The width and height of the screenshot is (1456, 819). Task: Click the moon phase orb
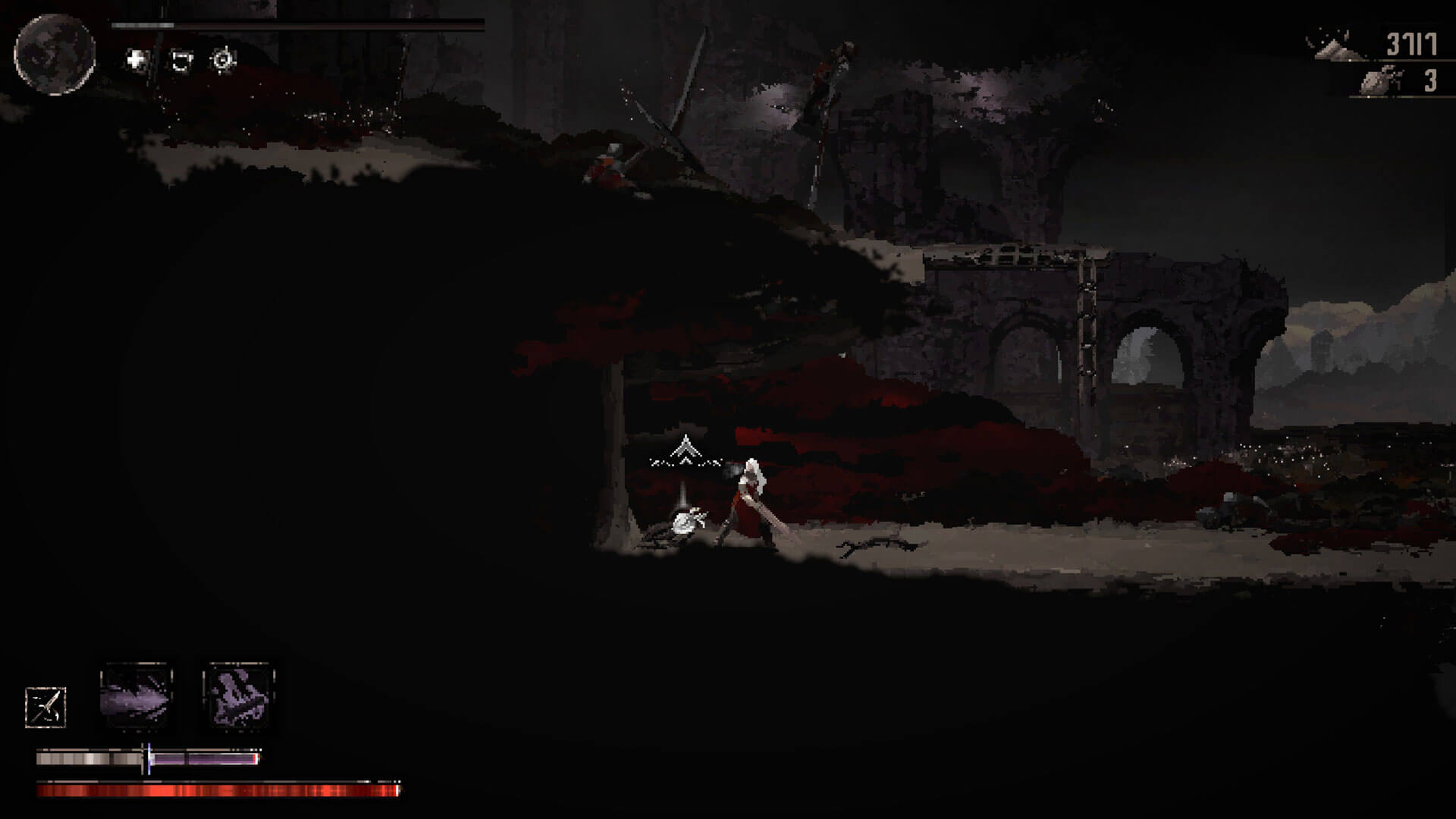[55, 54]
